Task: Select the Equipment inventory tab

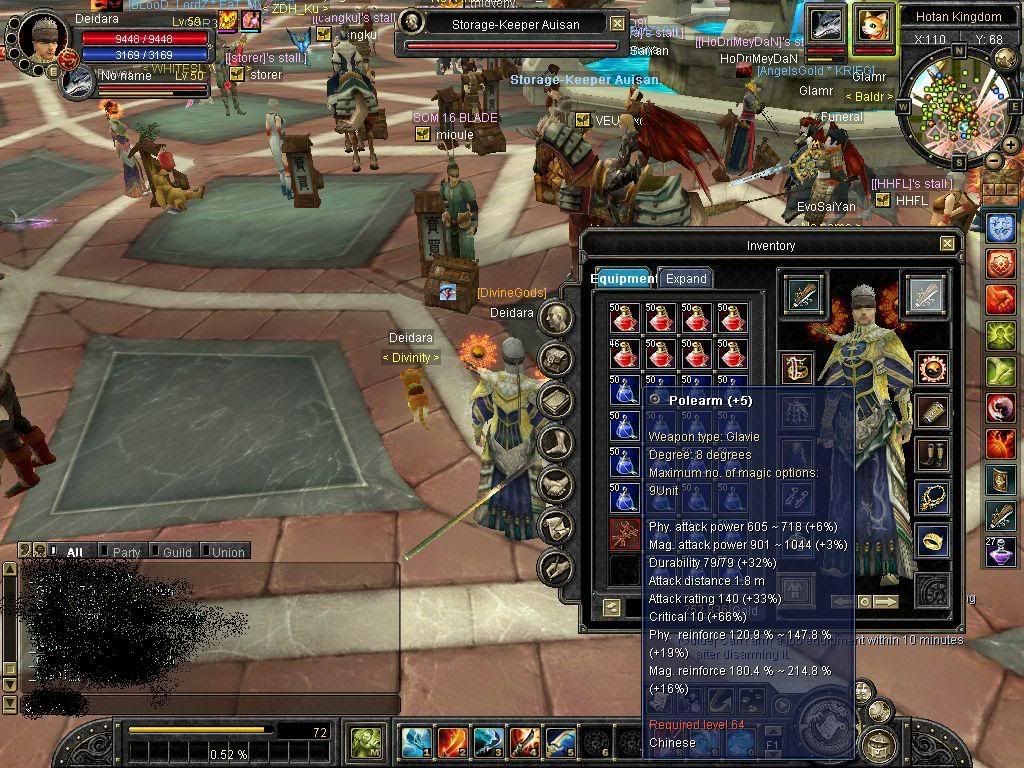Action: coord(622,279)
